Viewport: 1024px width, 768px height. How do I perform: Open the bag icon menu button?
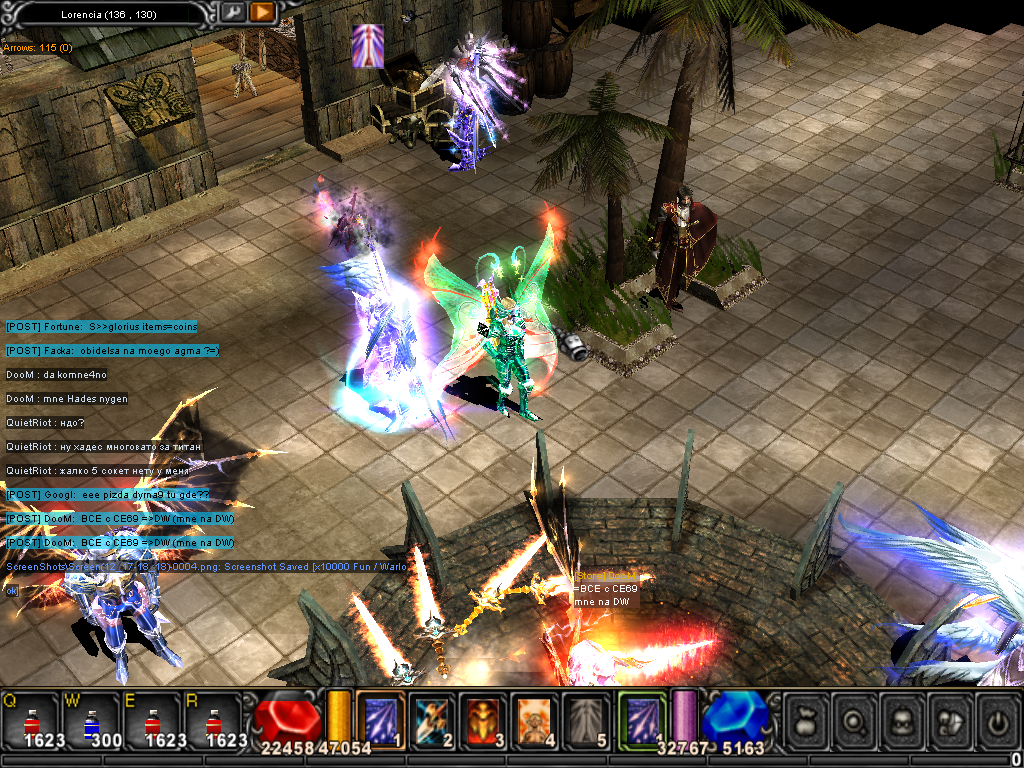[807, 719]
